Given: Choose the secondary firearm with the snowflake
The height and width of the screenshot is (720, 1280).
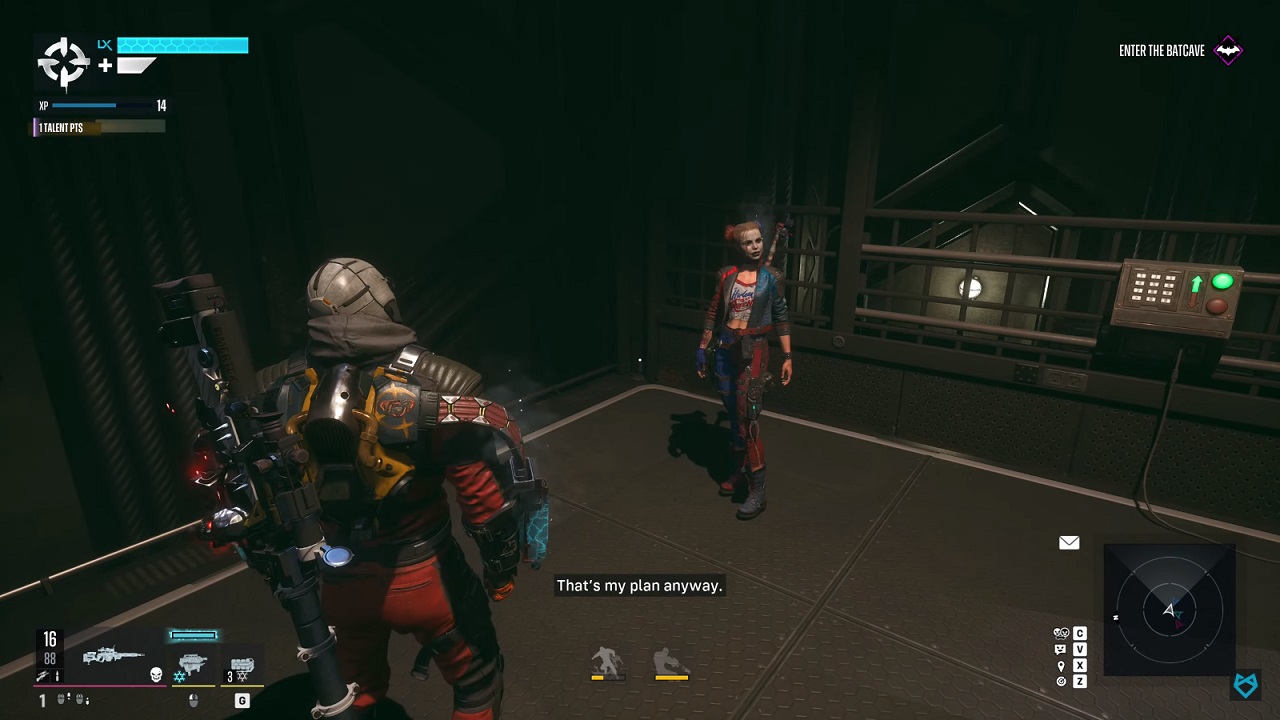Looking at the screenshot, I should [x=191, y=664].
